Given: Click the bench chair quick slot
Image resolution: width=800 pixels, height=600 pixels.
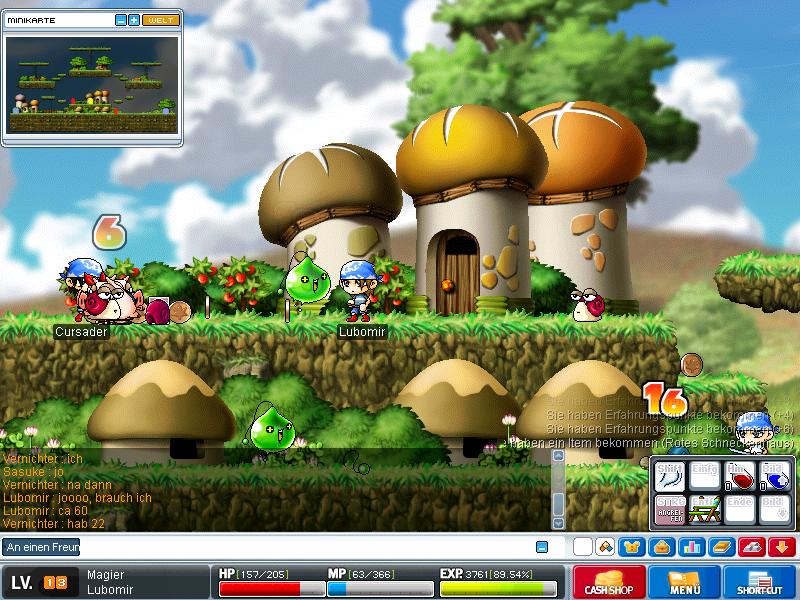Looking at the screenshot, I should pyautogui.click(x=704, y=508).
